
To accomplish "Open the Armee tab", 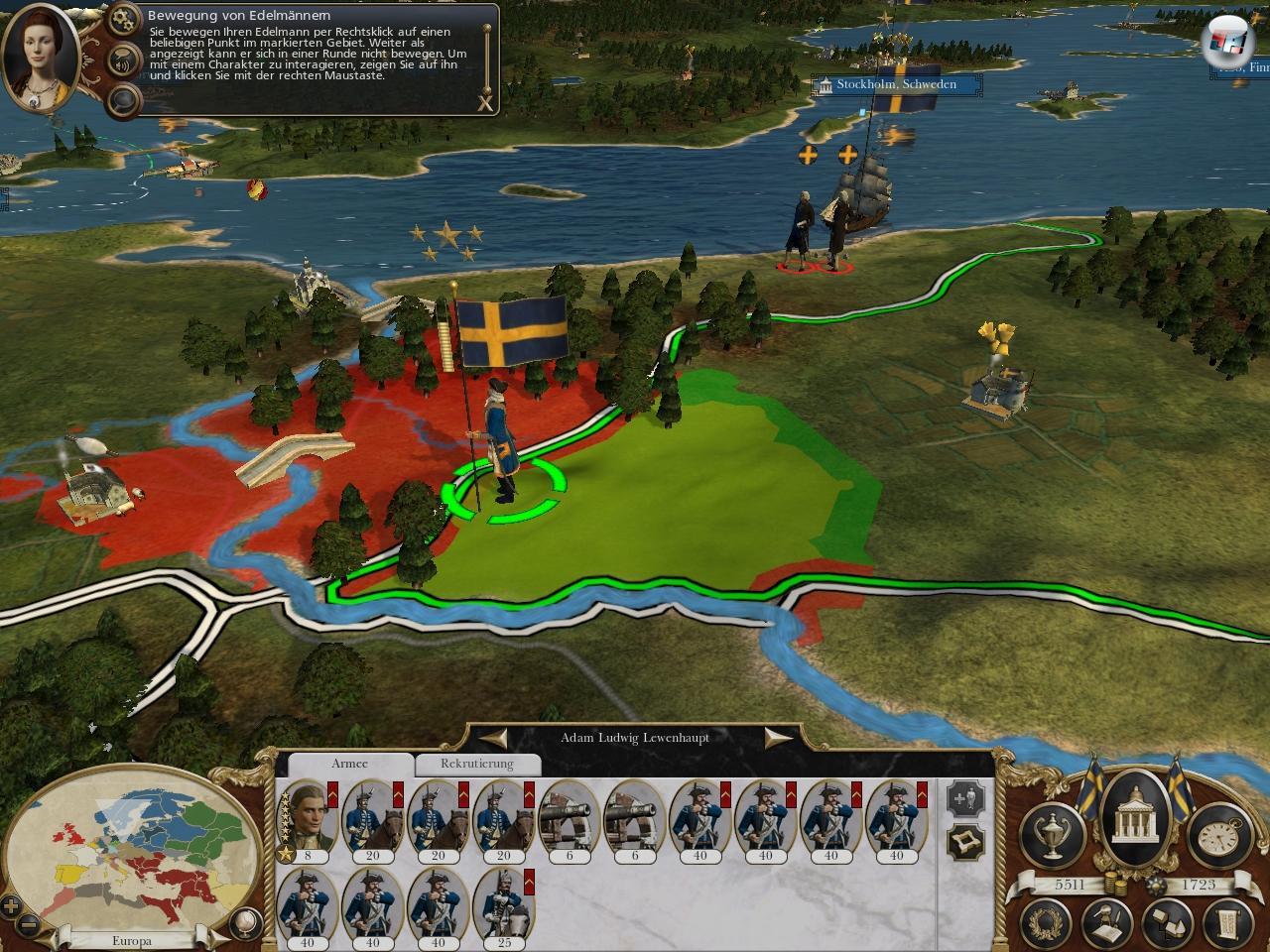I will coord(349,764).
